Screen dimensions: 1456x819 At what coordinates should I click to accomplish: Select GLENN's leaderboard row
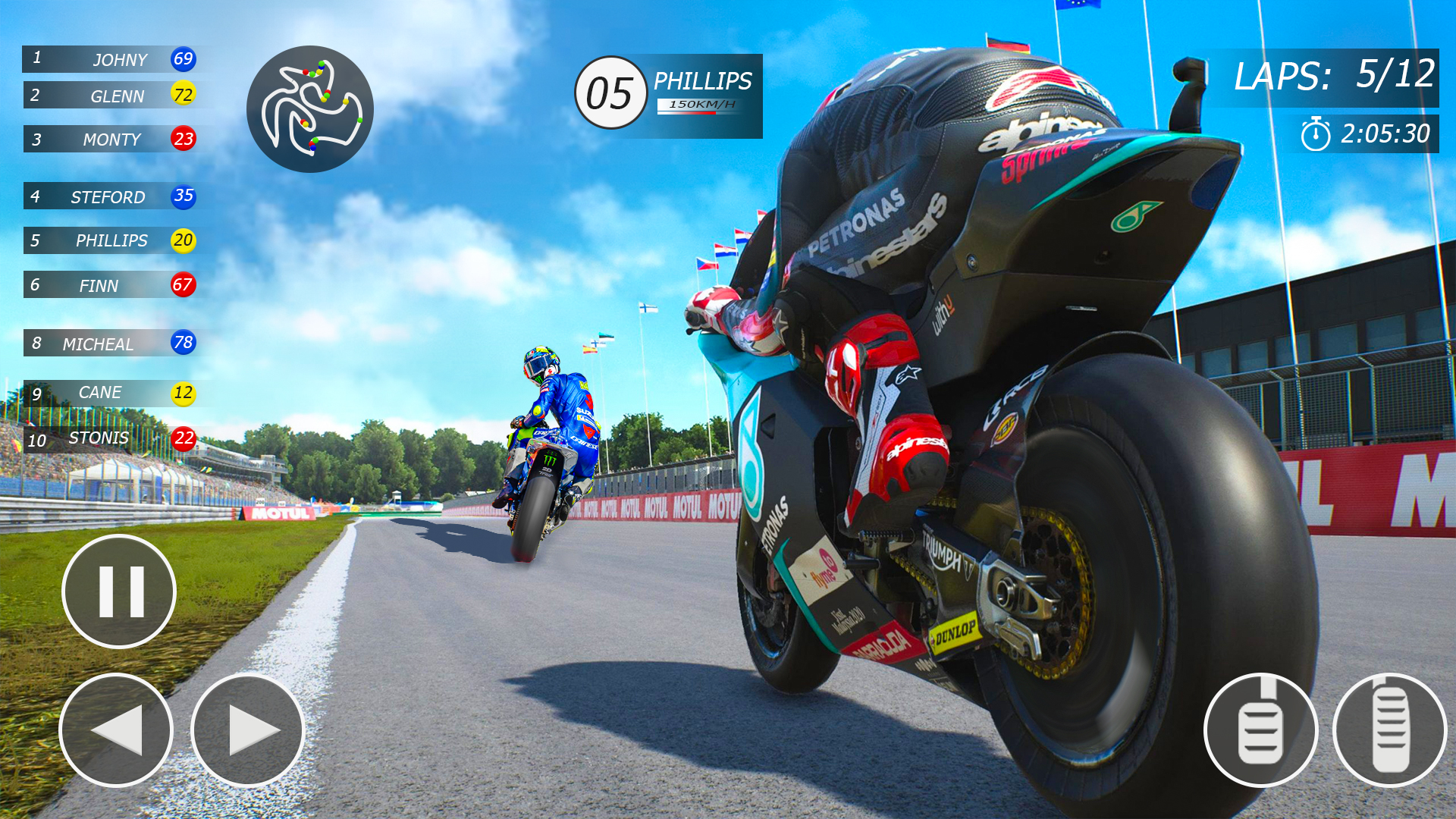(110, 96)
